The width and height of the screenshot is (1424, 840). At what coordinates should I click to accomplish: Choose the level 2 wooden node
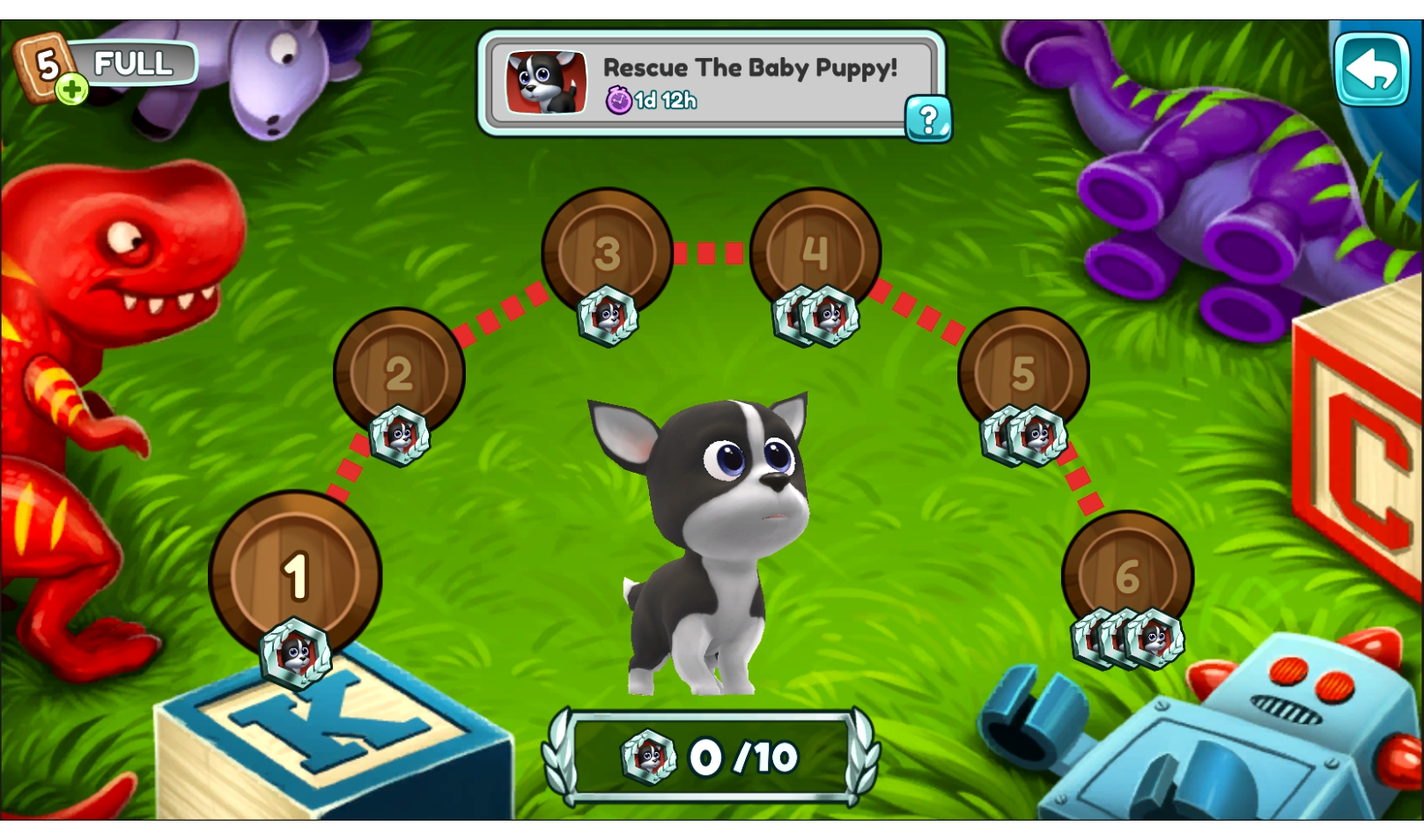pyautogui.click(x=399, y=372)
